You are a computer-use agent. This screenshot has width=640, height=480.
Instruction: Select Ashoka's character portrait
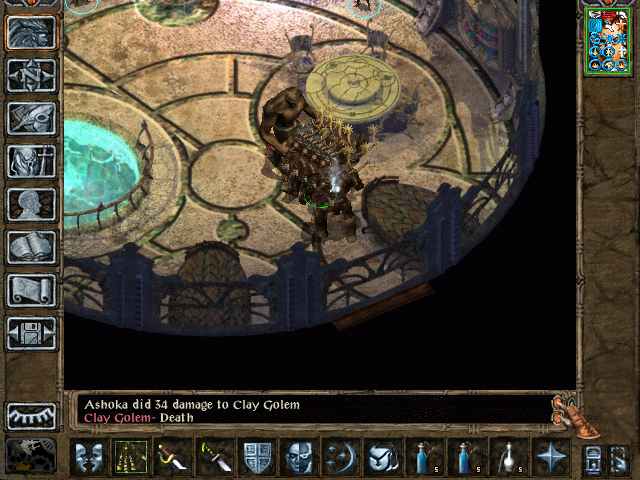click(608, 40)
